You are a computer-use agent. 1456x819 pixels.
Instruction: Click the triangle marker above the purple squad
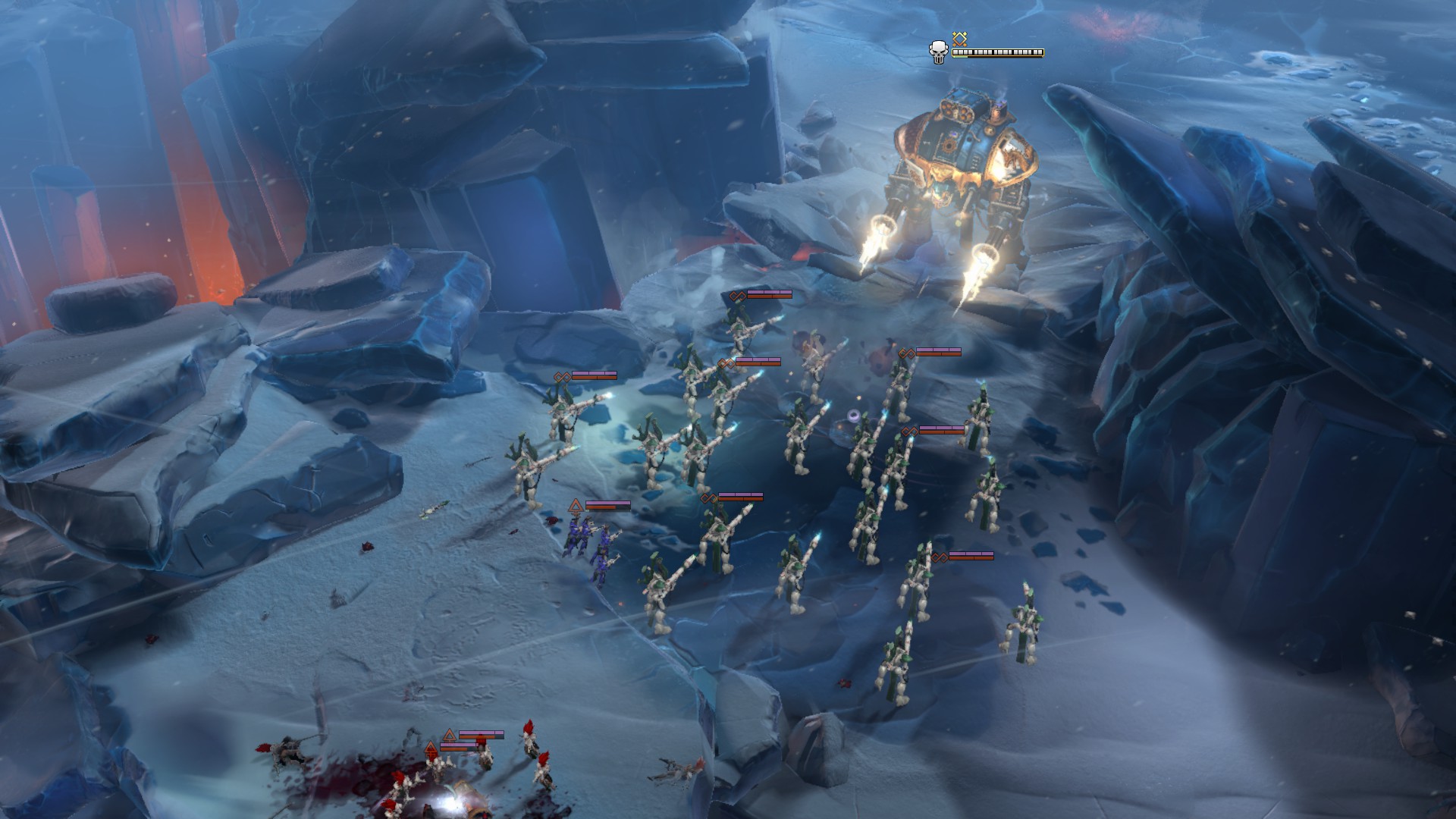[x=576, y=505]
